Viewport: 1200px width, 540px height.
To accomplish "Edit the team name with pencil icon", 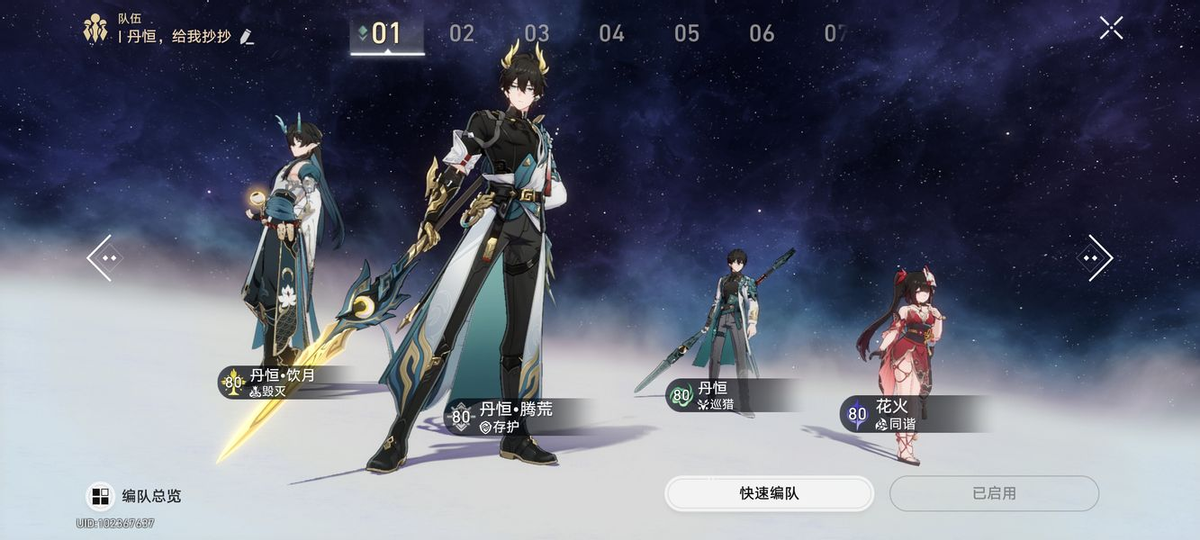I will click(247, 37).
